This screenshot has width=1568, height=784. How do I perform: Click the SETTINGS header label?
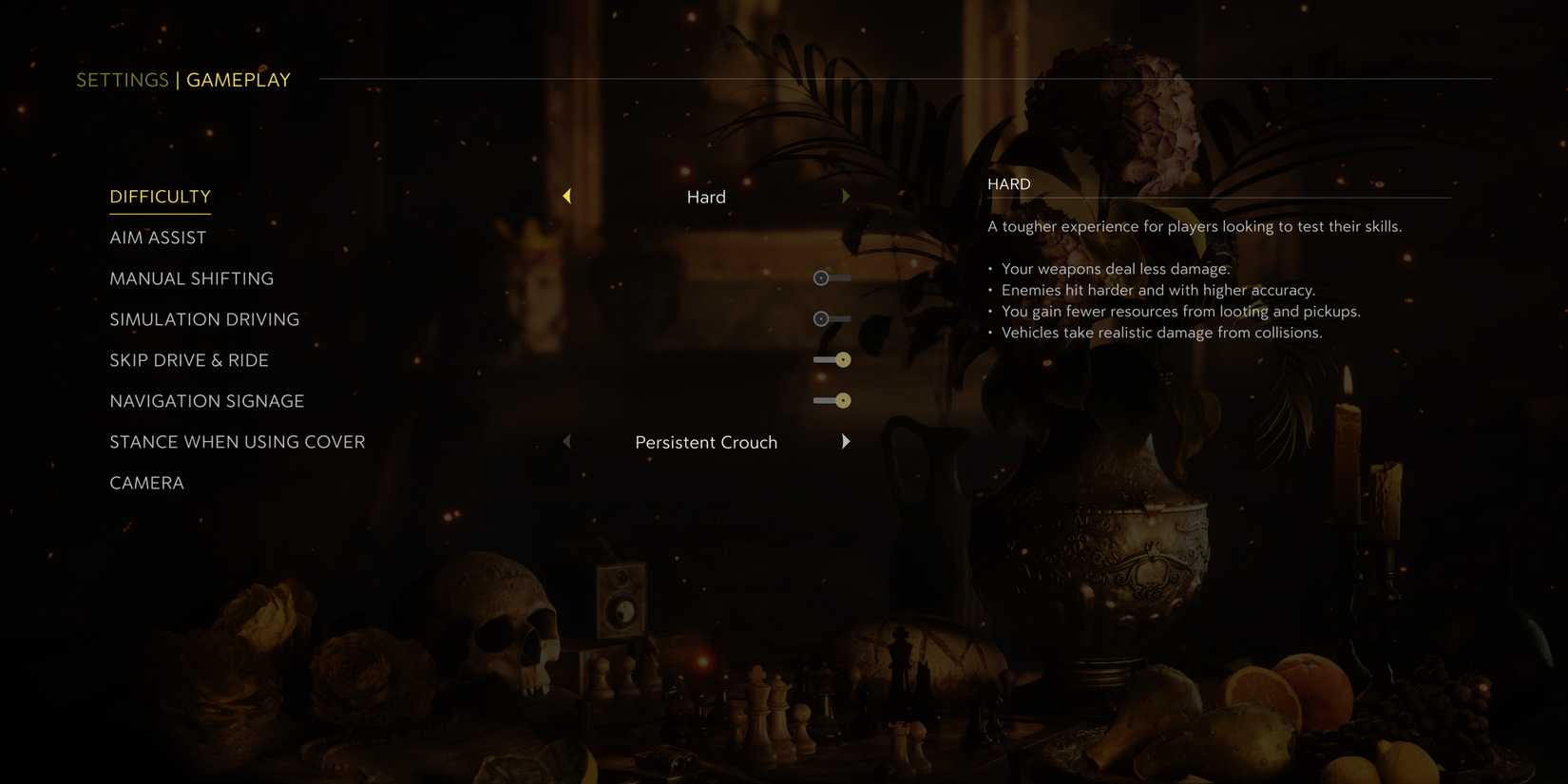122,80
